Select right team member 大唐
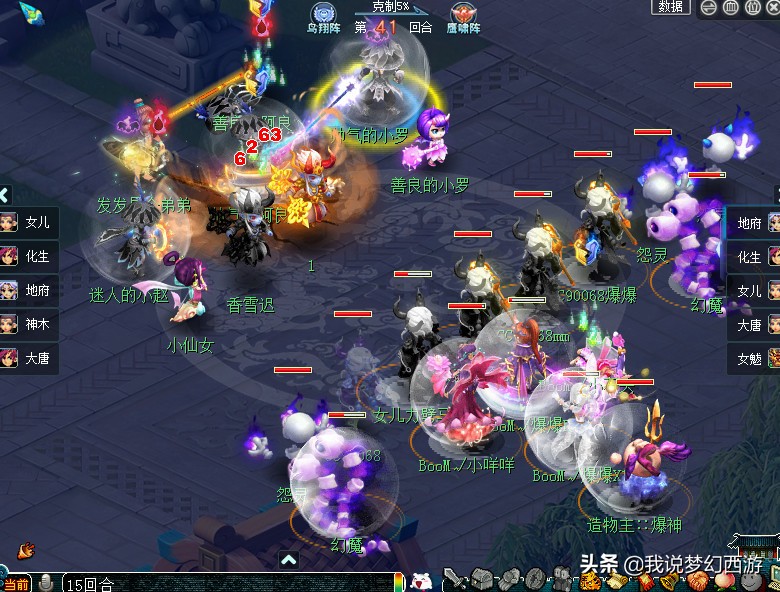 point(752,325)
